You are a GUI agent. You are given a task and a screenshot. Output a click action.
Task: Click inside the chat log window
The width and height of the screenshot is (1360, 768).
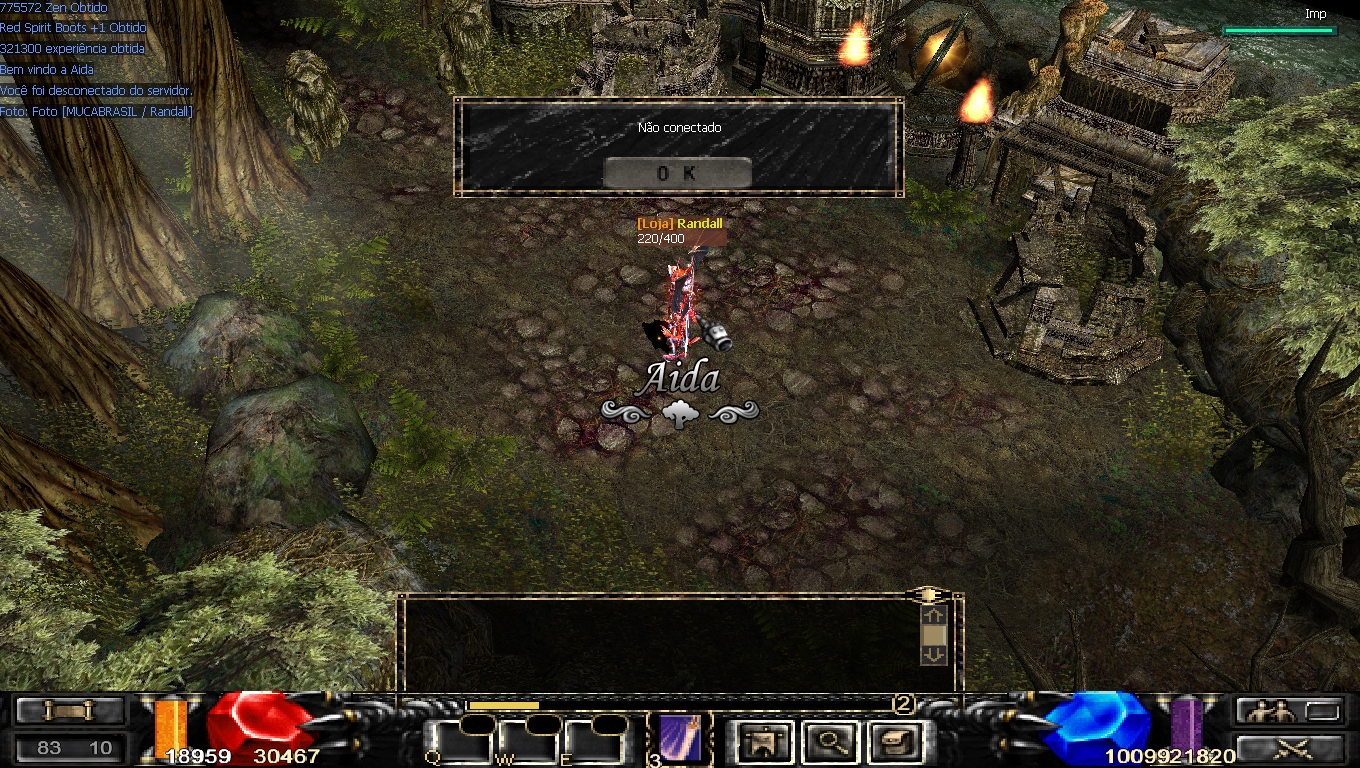click(660, 640)
